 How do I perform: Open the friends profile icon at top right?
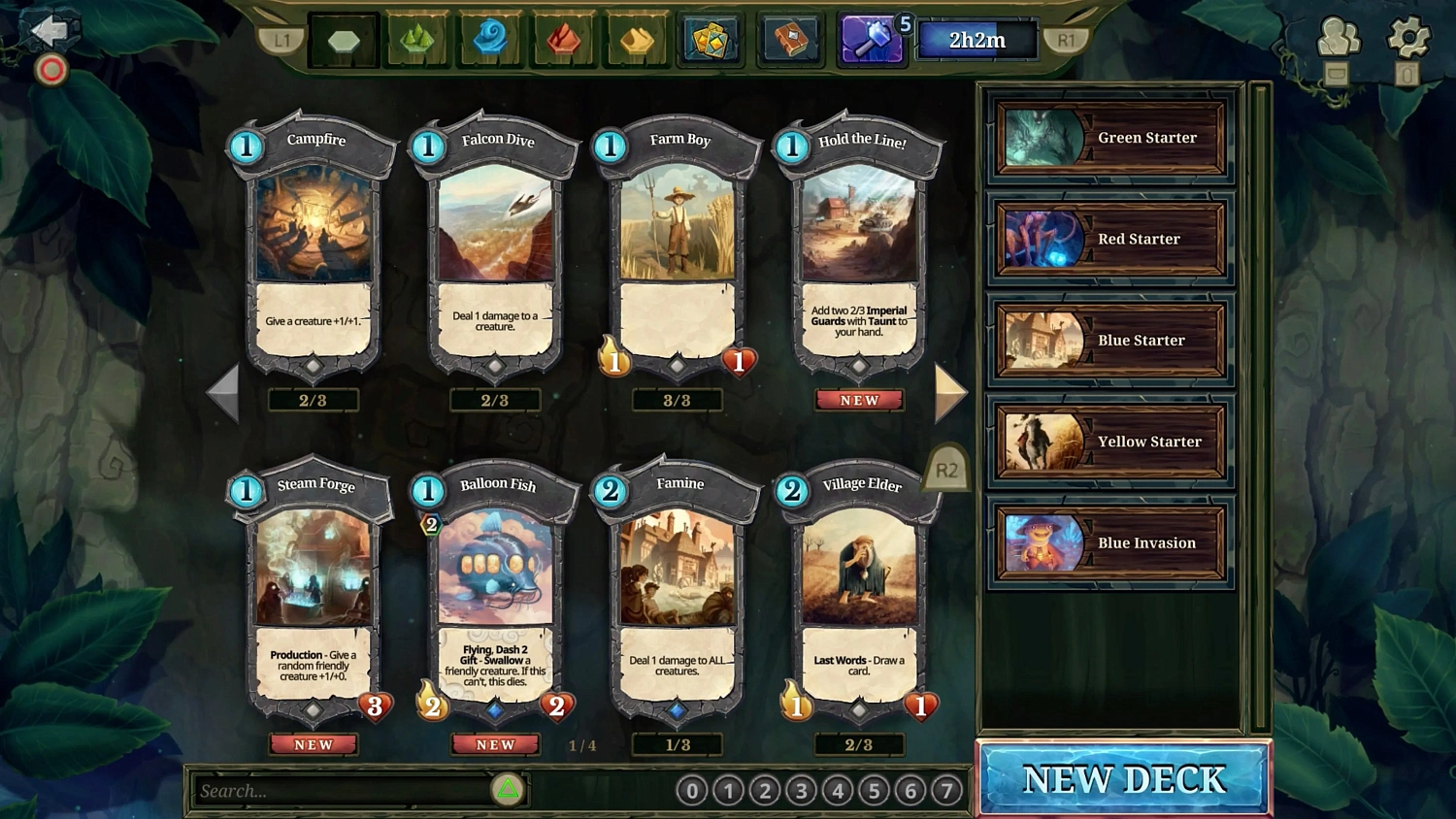tap(1339, 36)
